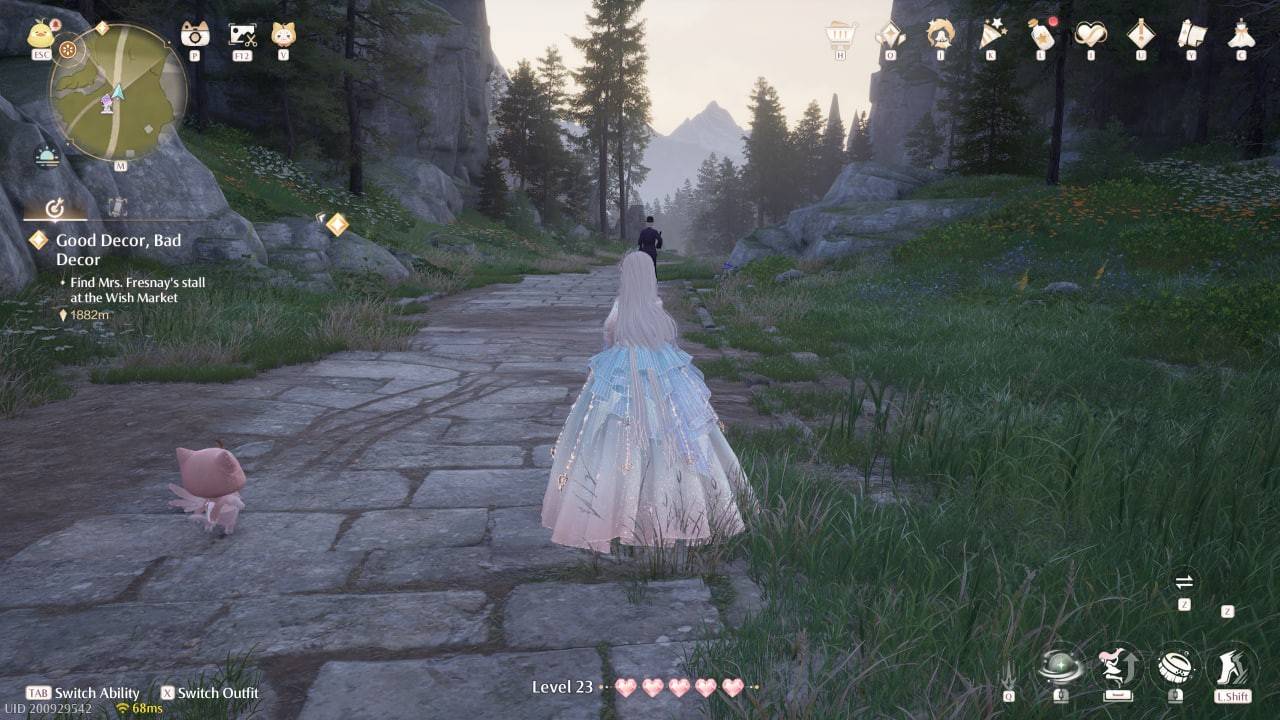Click the sunrise time-of-day icon
The height and width of the screenshot is (720, 1280).
point(47,156)
